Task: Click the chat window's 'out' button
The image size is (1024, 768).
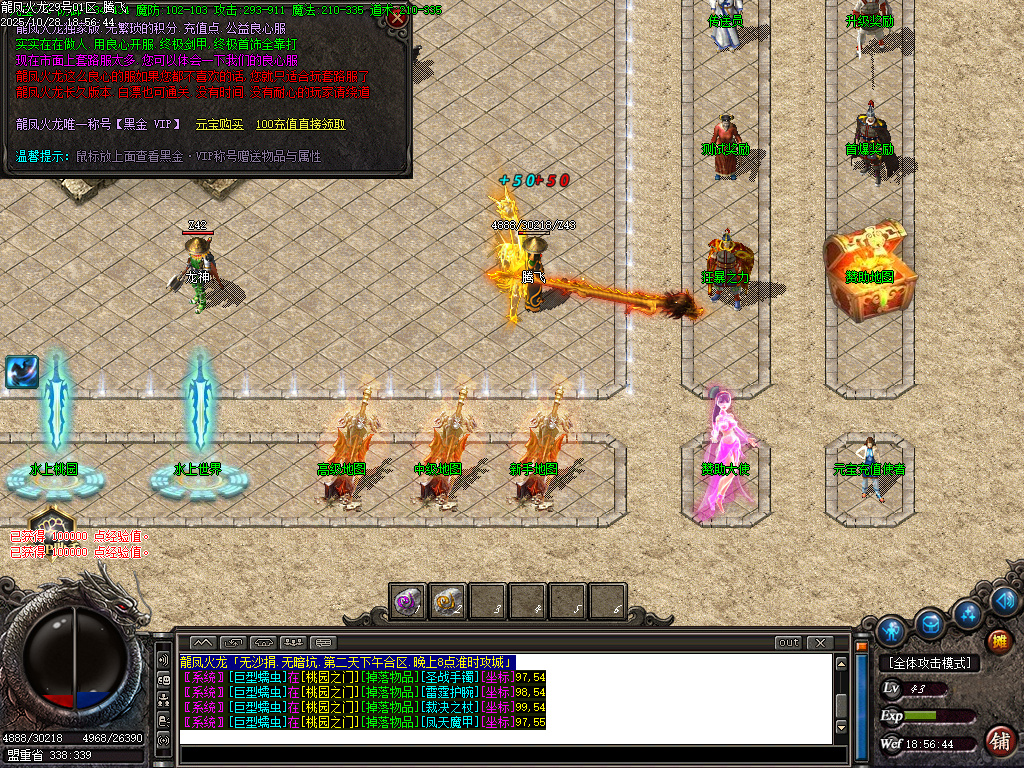Action: tap(788, 642)
